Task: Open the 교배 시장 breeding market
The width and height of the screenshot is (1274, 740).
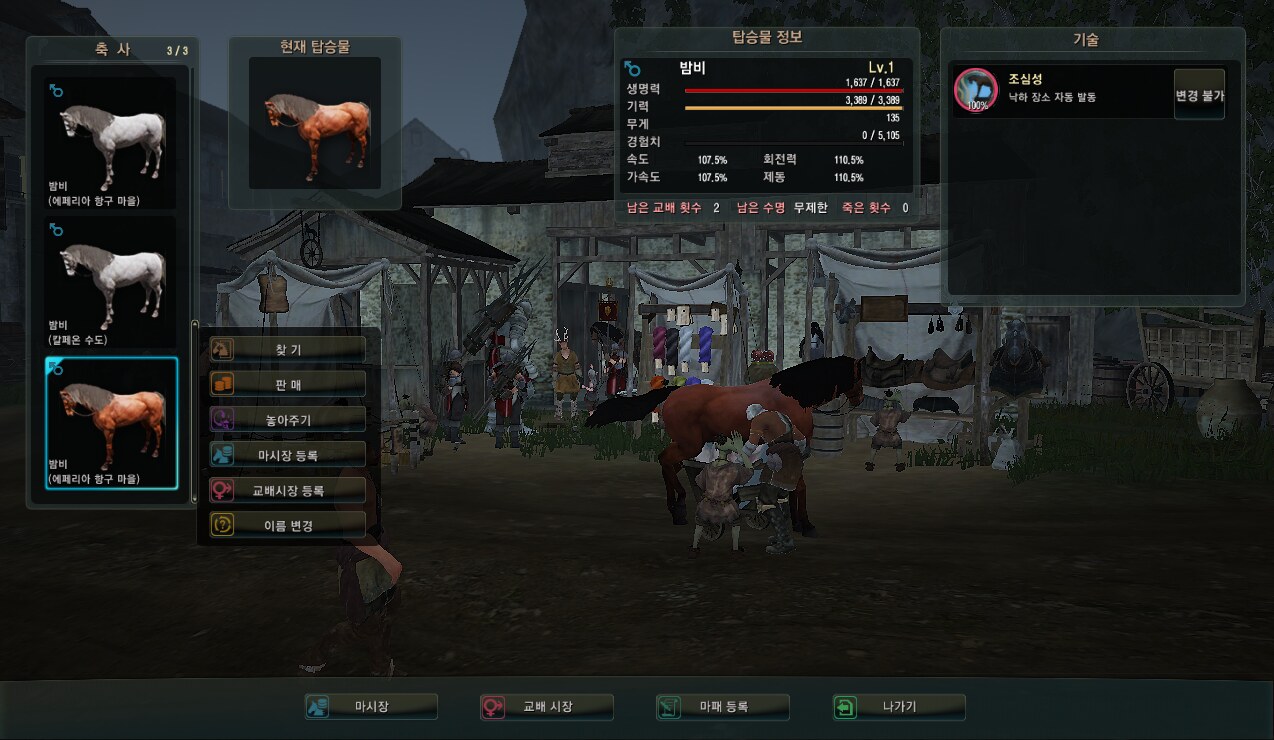Action: pos(547,707)
